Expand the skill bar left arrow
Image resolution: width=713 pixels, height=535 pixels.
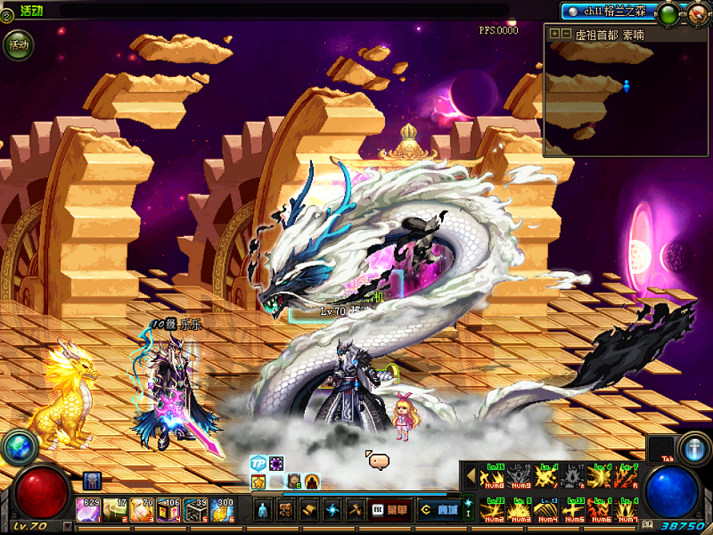(470, 476)
